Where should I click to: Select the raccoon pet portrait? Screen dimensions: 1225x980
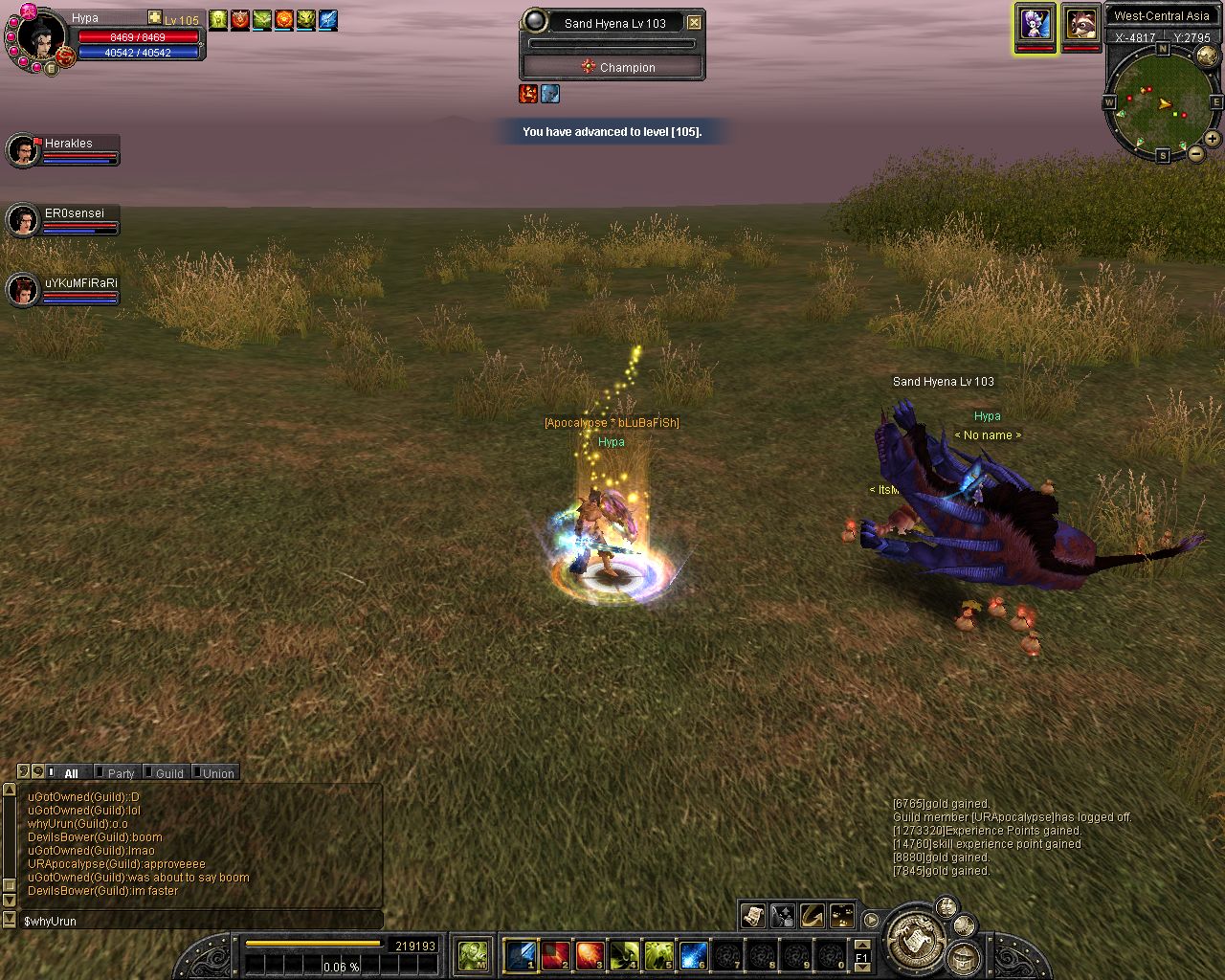(1081, 25)
